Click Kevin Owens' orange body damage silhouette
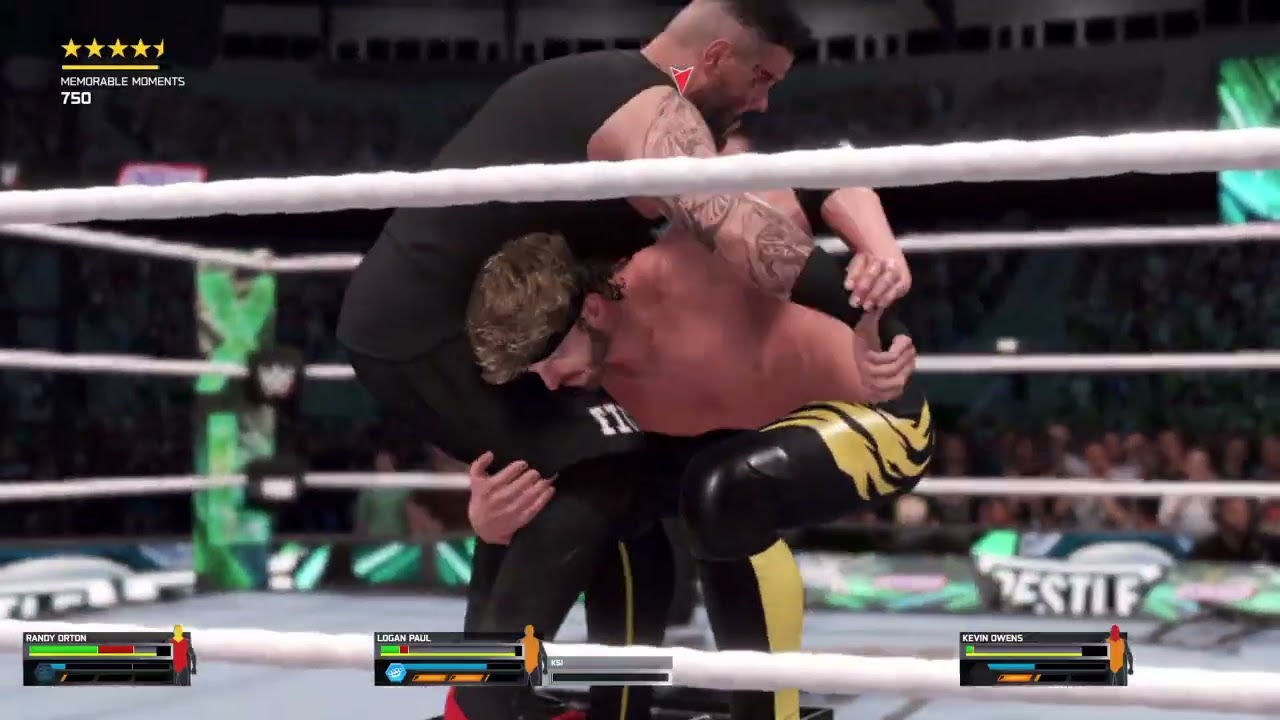1280x720 pixels. coord(1116,656)
